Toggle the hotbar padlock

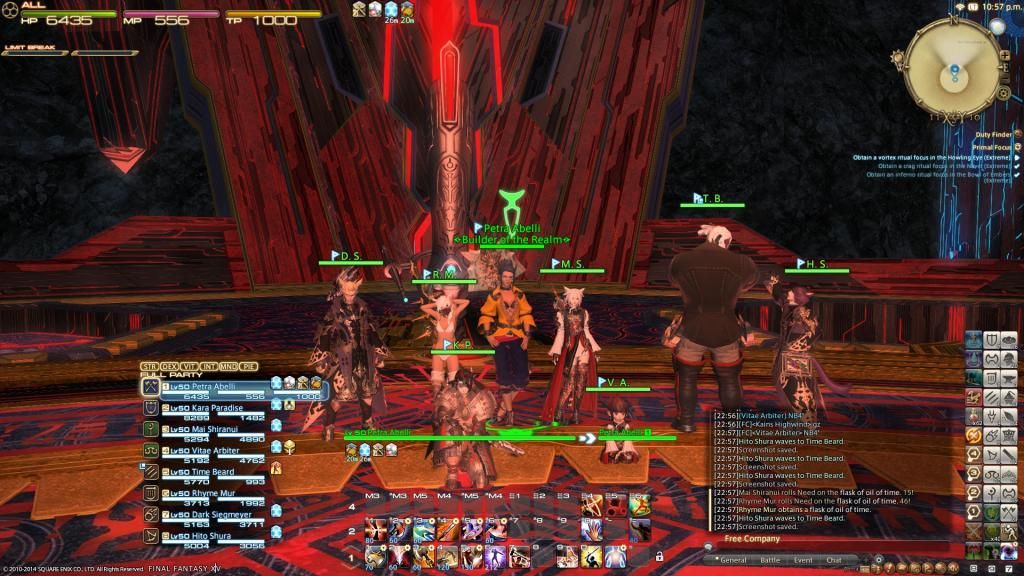click(x=660, y=556)
